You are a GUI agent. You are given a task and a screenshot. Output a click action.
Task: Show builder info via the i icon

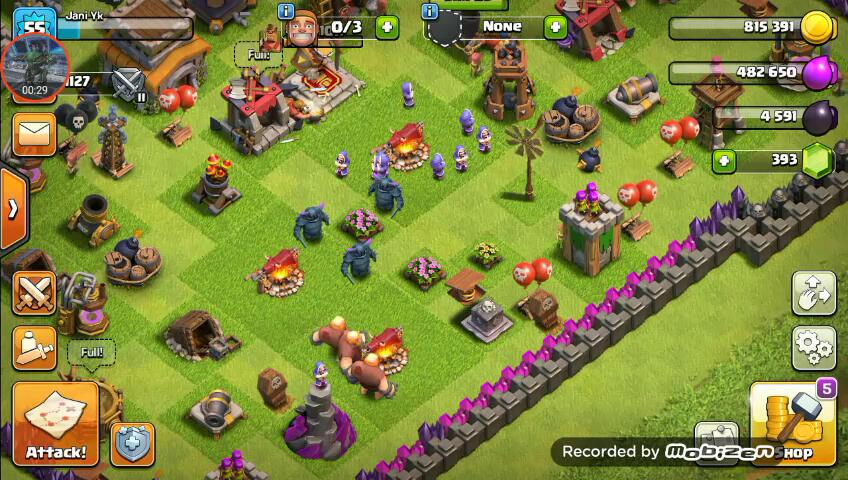[287, 12]
